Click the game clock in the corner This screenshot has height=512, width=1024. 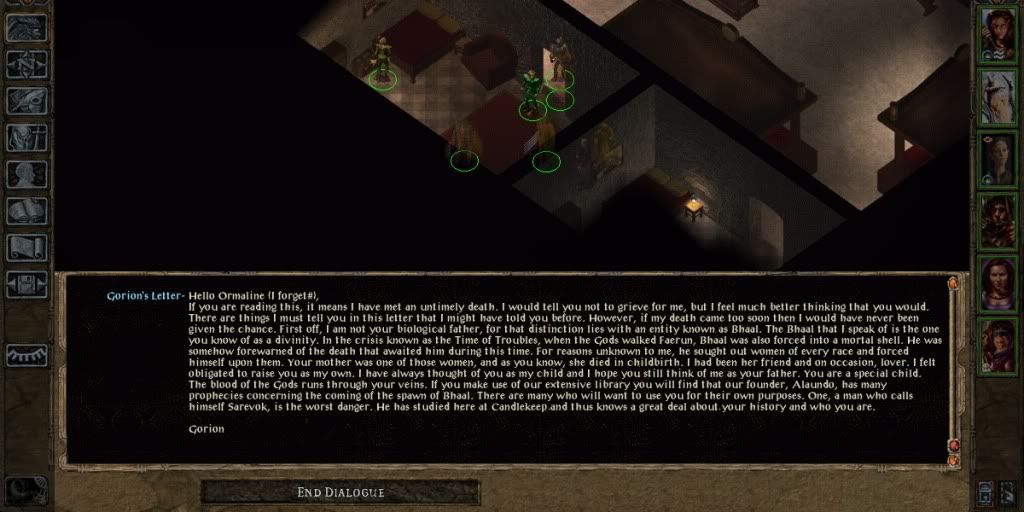24,490
